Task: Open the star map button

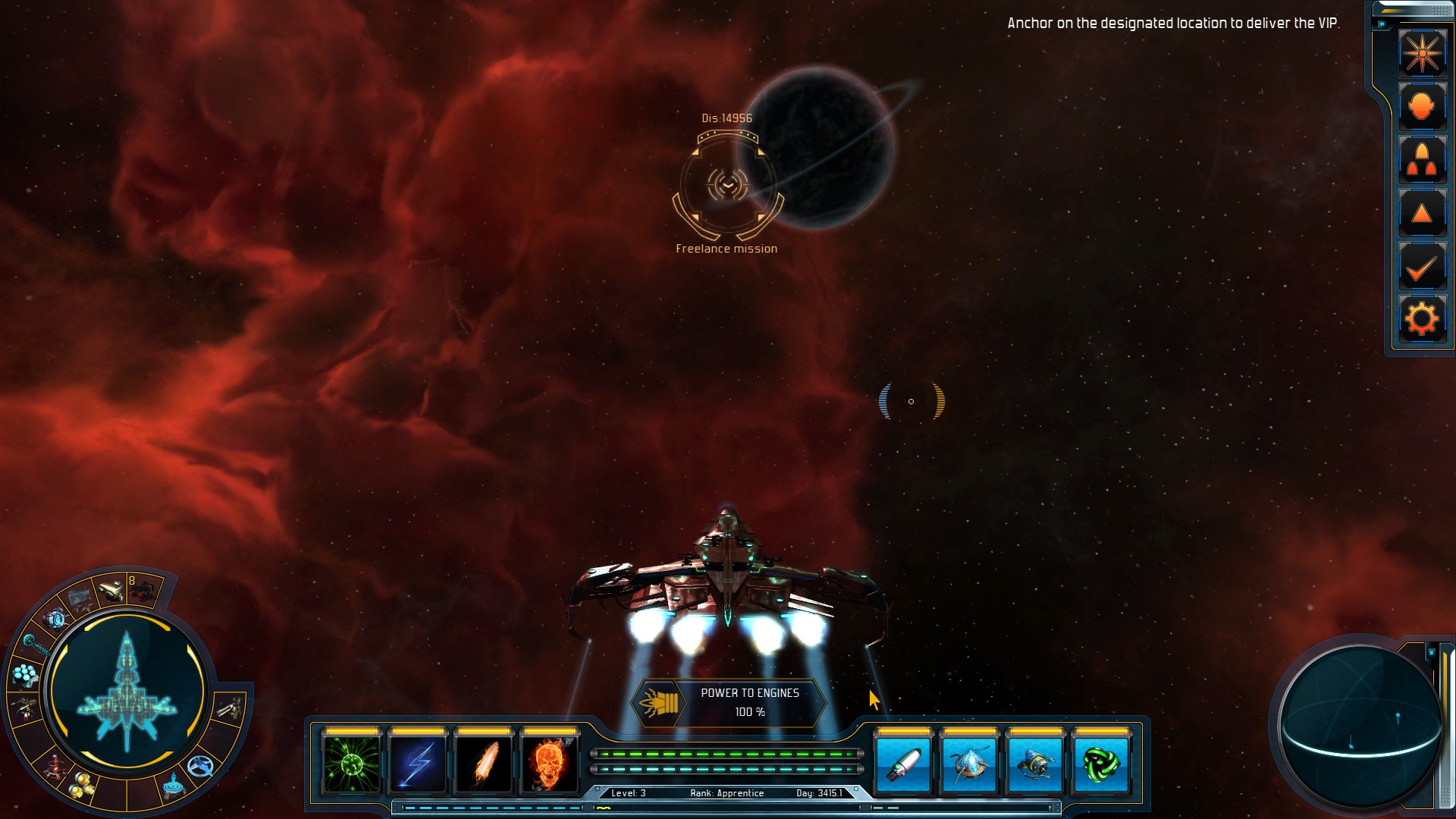Action: click(1422, 53)
